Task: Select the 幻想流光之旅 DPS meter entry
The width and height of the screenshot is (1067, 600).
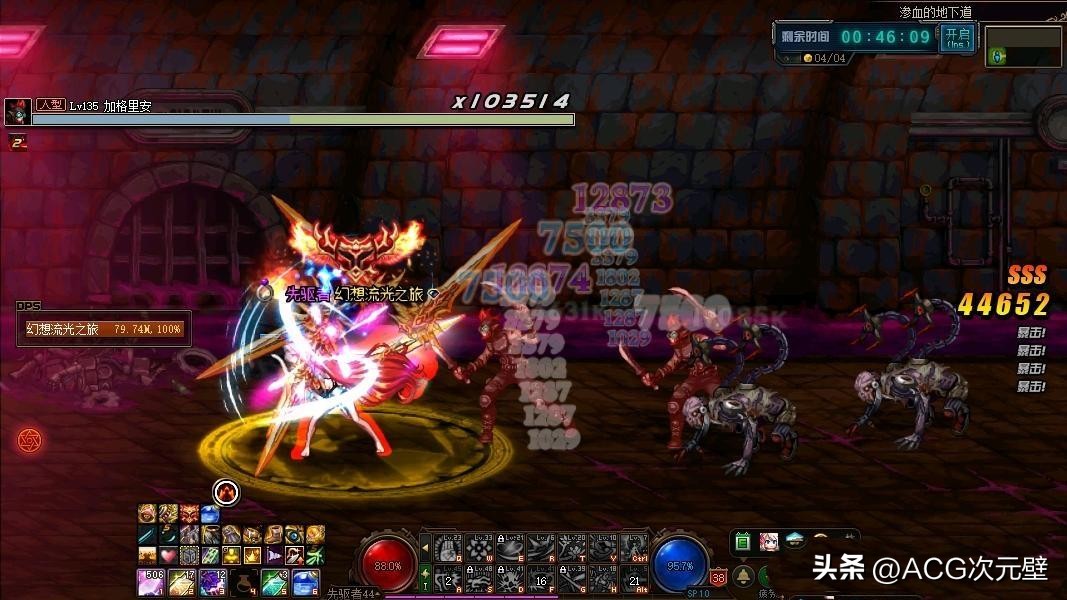Action: click(x=104, y=328)
